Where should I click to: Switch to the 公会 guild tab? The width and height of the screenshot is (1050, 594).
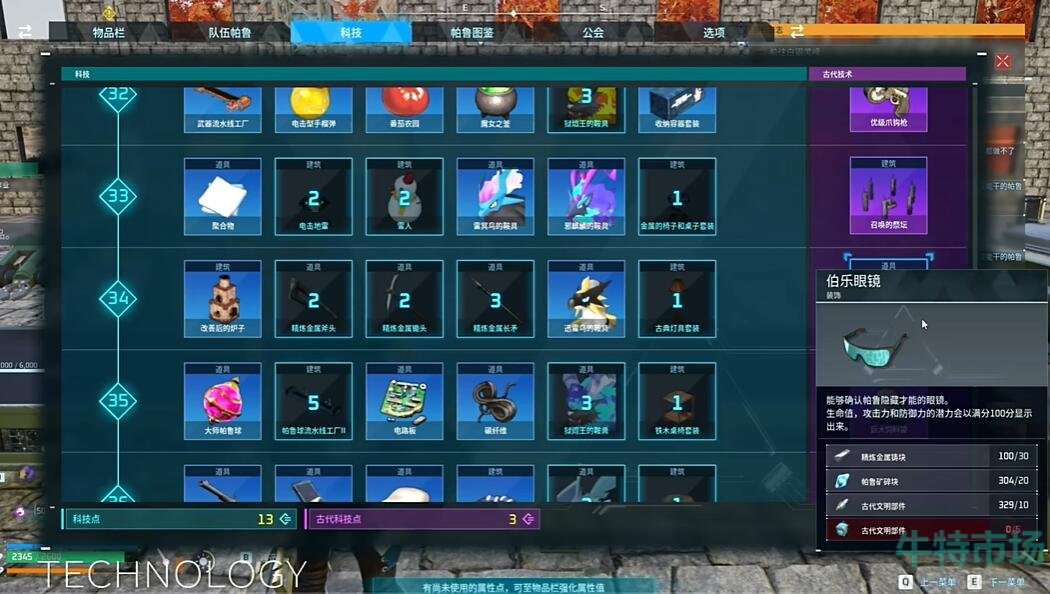593,32
